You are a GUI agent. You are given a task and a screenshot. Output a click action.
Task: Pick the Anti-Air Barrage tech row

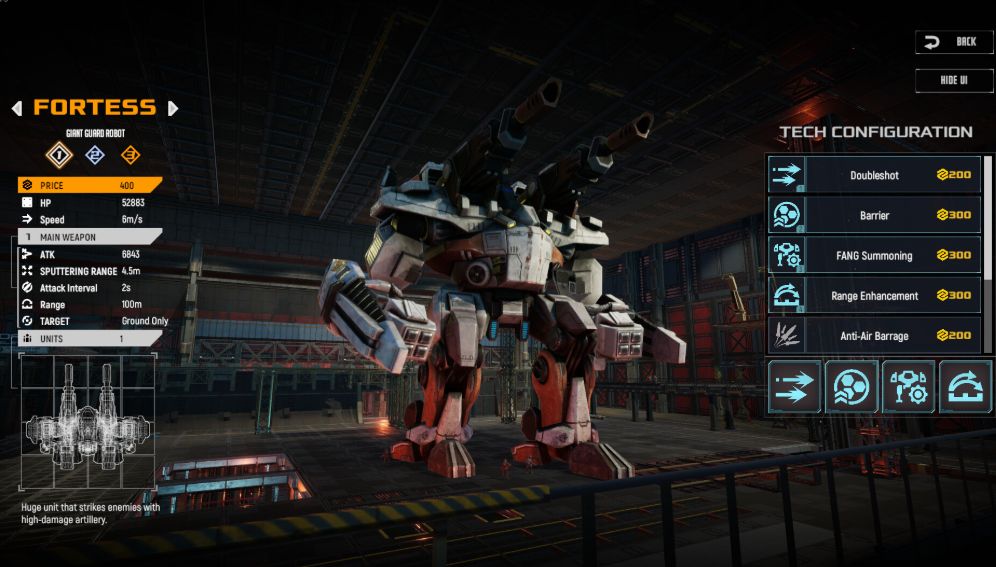(874, 336)
